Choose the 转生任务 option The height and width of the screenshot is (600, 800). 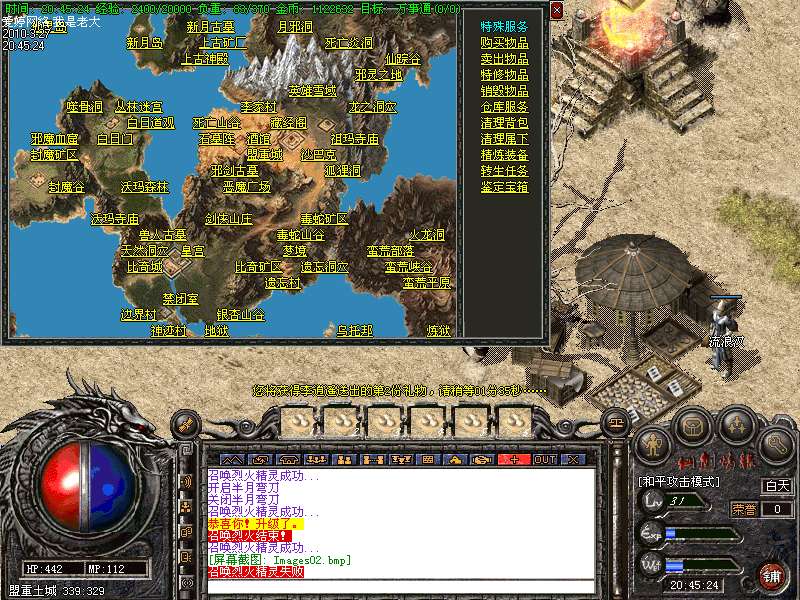click(504, 171)
